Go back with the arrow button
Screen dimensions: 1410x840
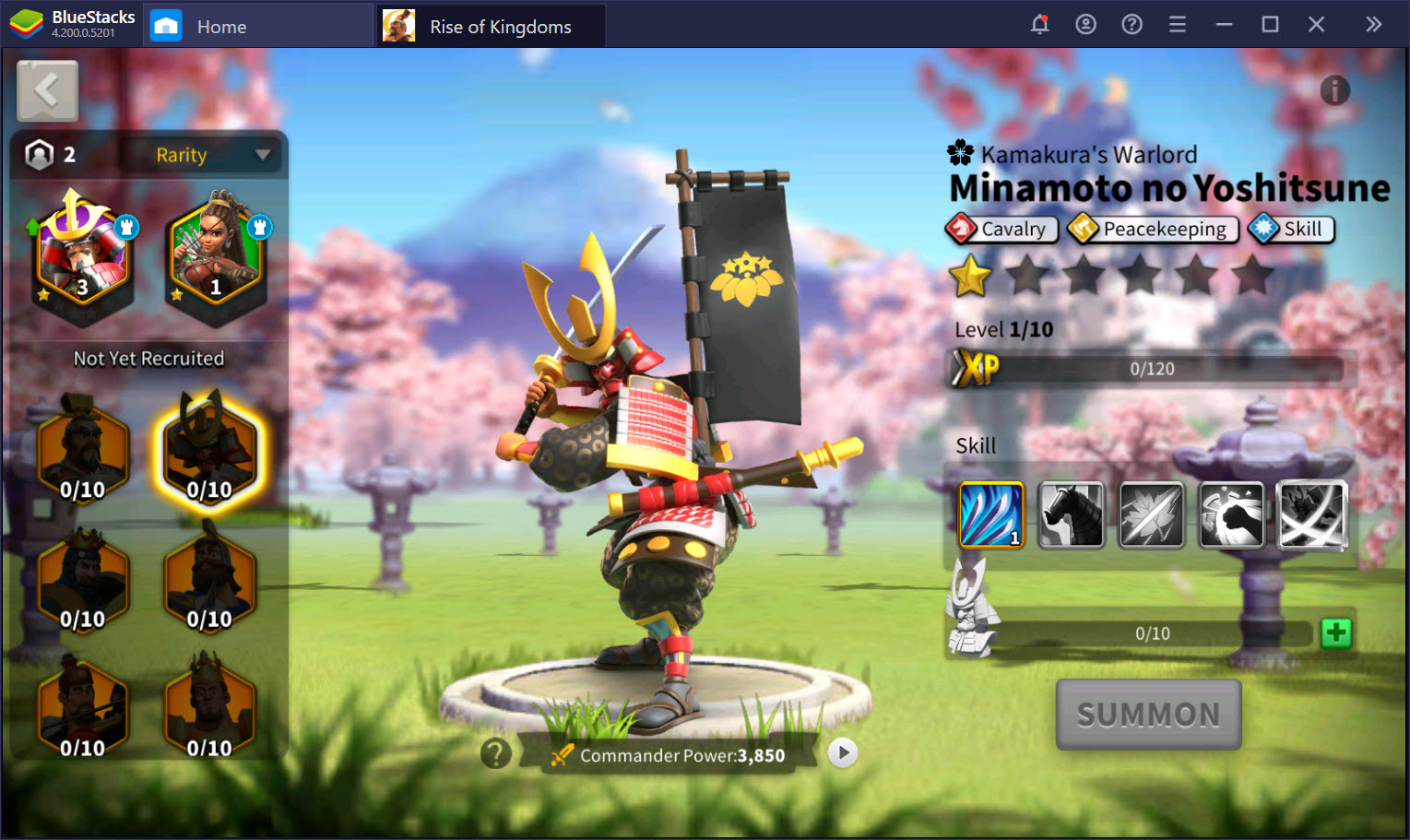tap(47, 90)
